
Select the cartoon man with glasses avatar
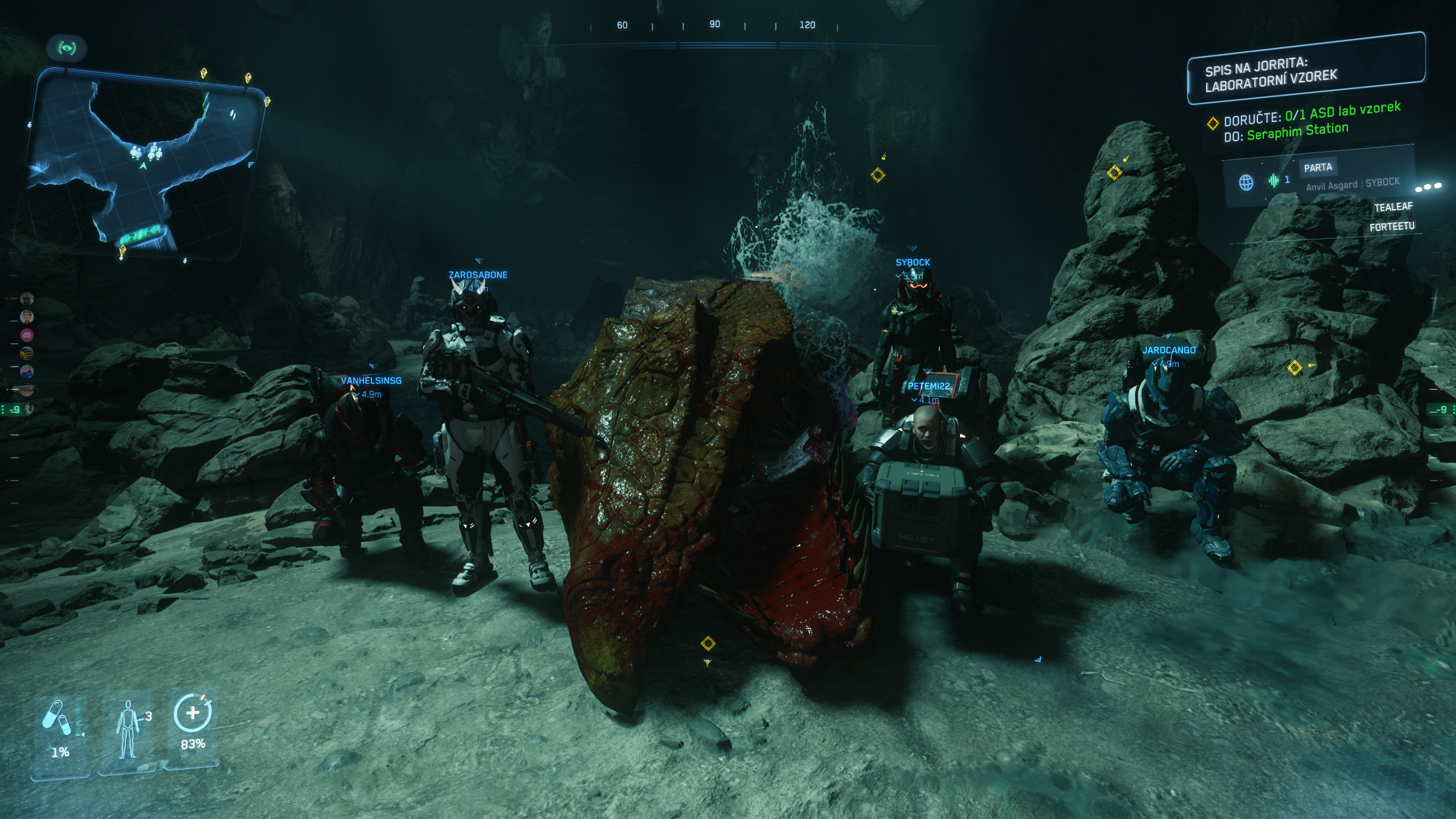27,317
